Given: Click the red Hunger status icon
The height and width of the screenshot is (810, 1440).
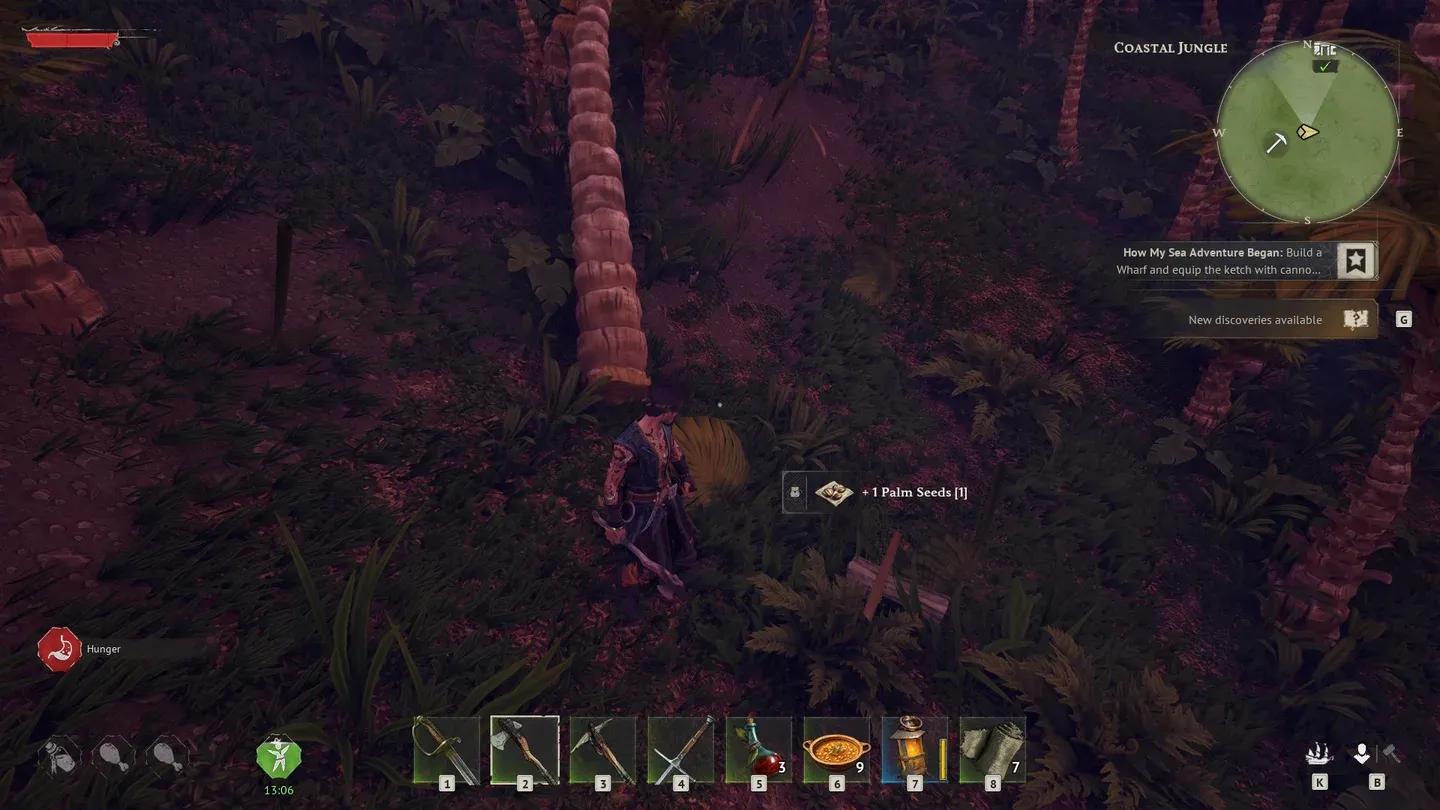Looking at the screenshot, I should [58, 649].
